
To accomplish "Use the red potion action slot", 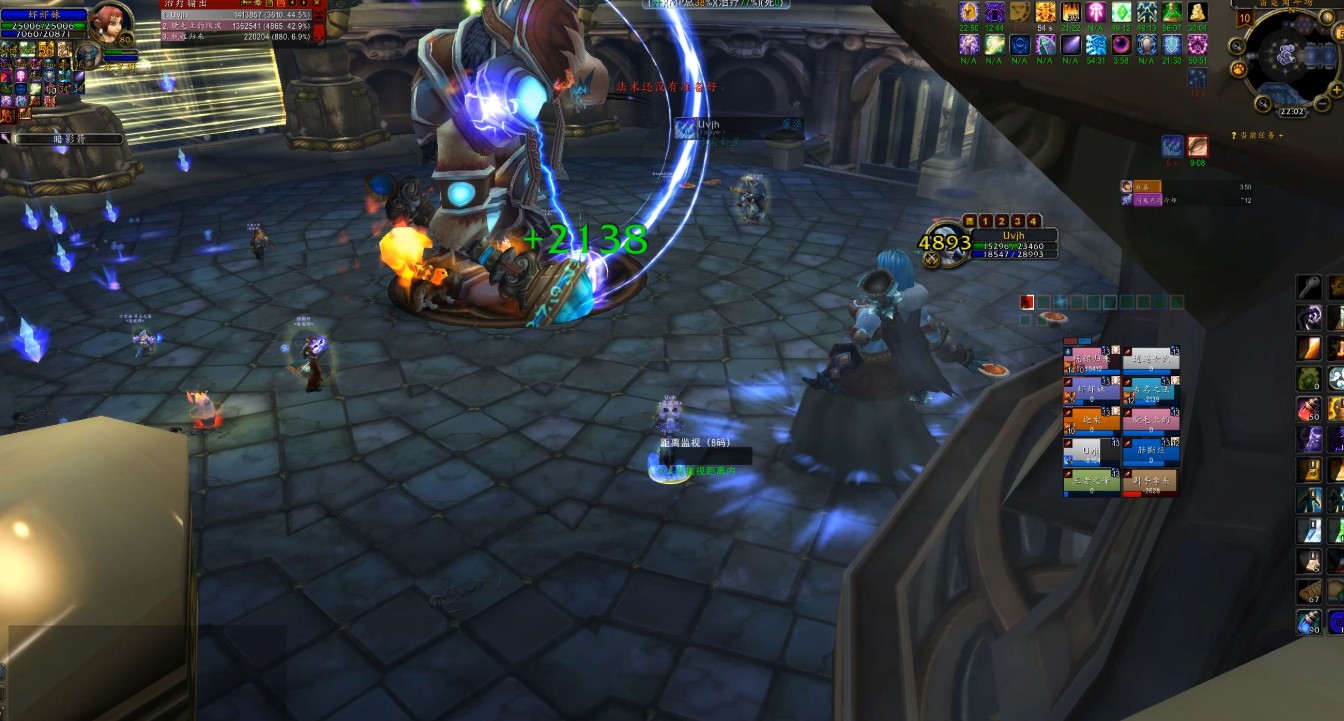I will point(1309,409).
